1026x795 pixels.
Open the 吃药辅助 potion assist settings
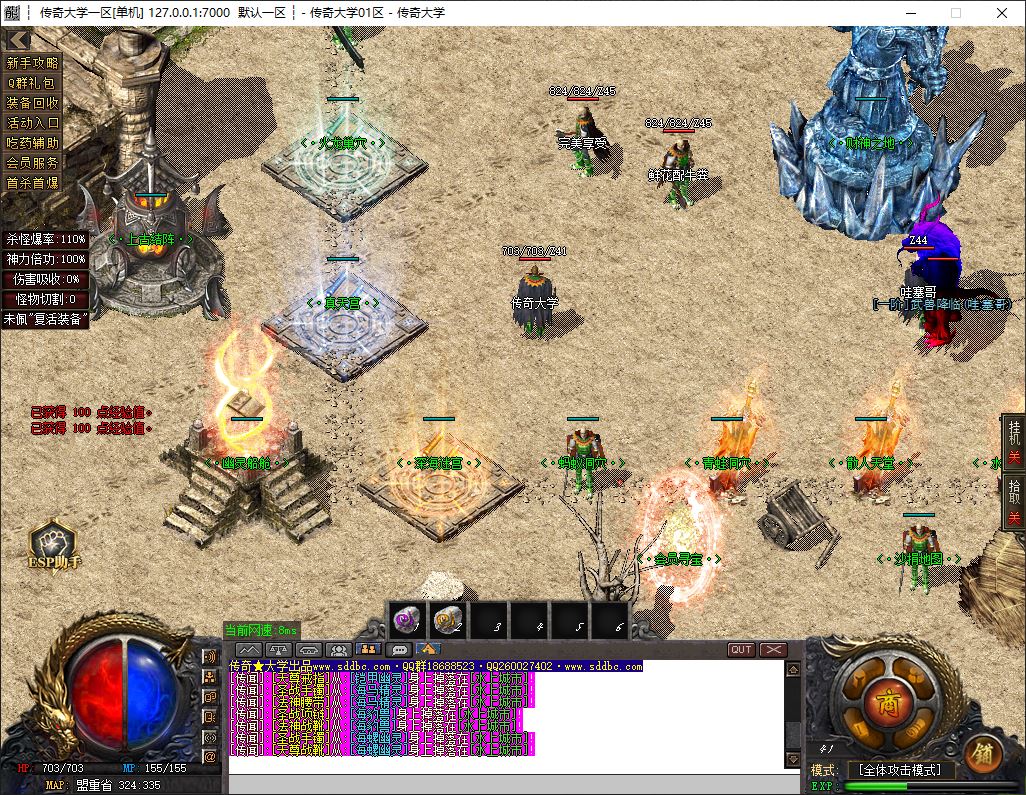click(33, 143)
